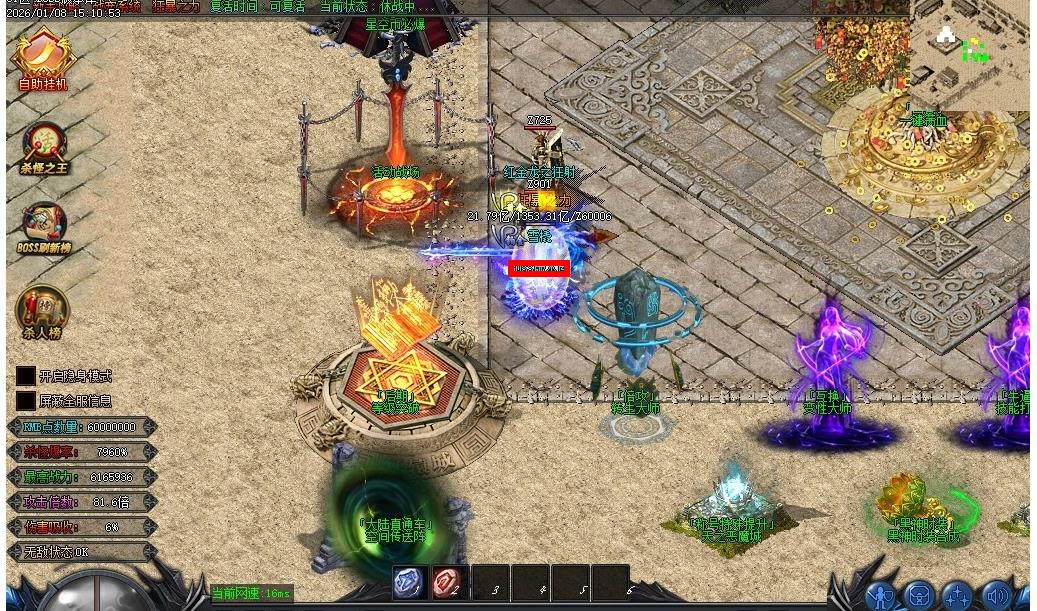1037x611 pixels.
Task: Open the character equipment round button
Action: [x=881, y=597]
